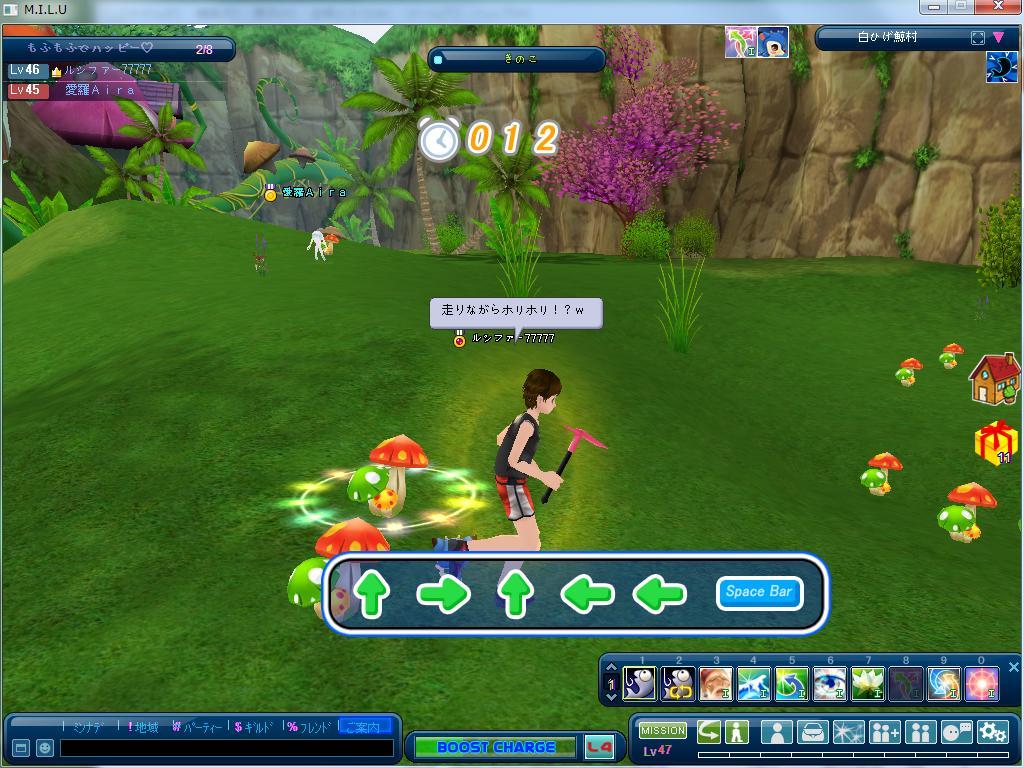This screenshot has height=768, width=1024.
Task: Activate the white lotus flower skill
Action: click(867, 684)
